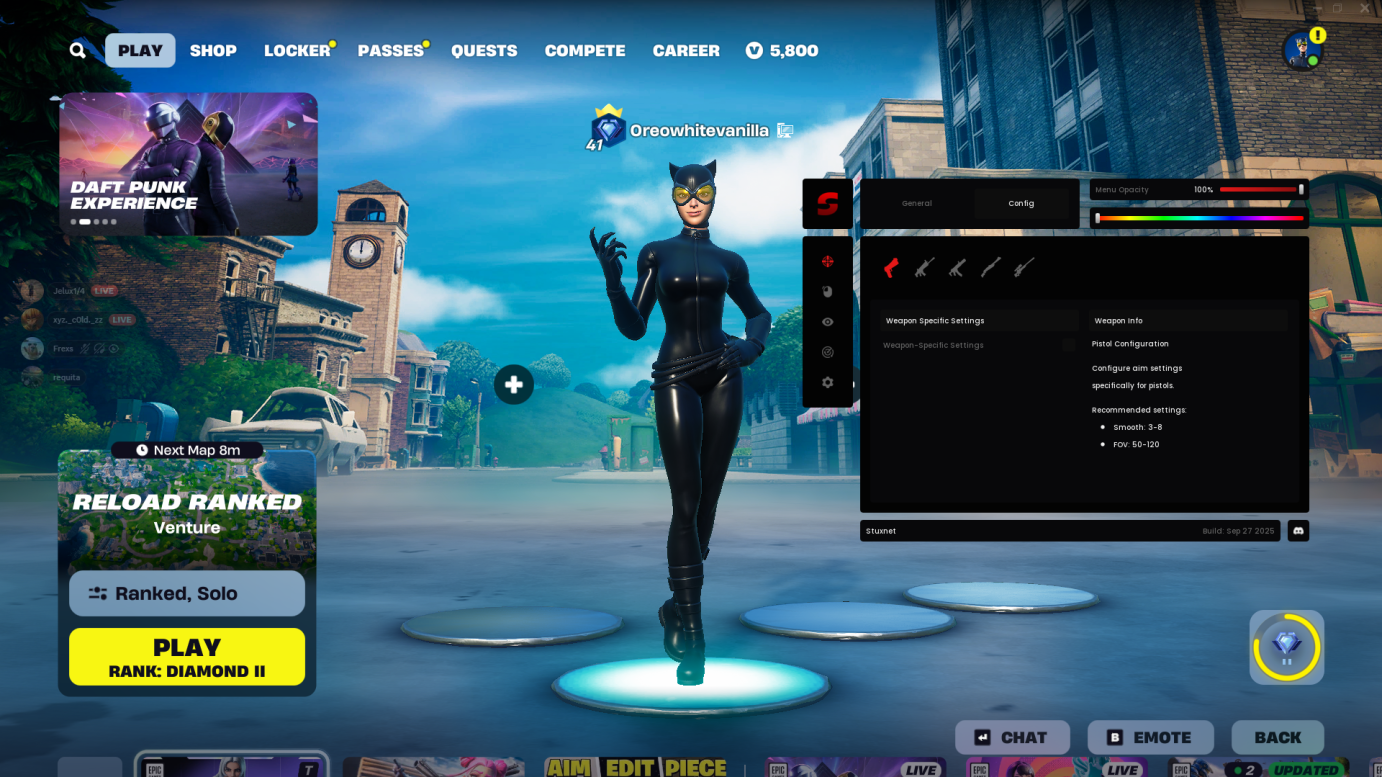Select the pistol weapon icon
Viewport: 1382px width, 777px height.
click(x=891, y=266)
